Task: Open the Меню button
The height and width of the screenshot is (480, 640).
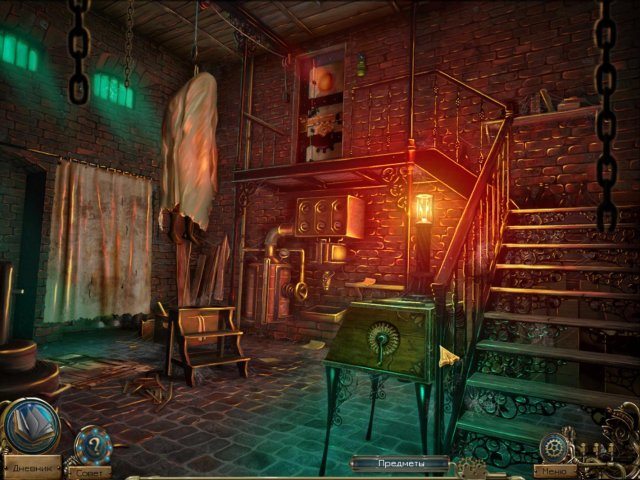Action: click(556, 470)
